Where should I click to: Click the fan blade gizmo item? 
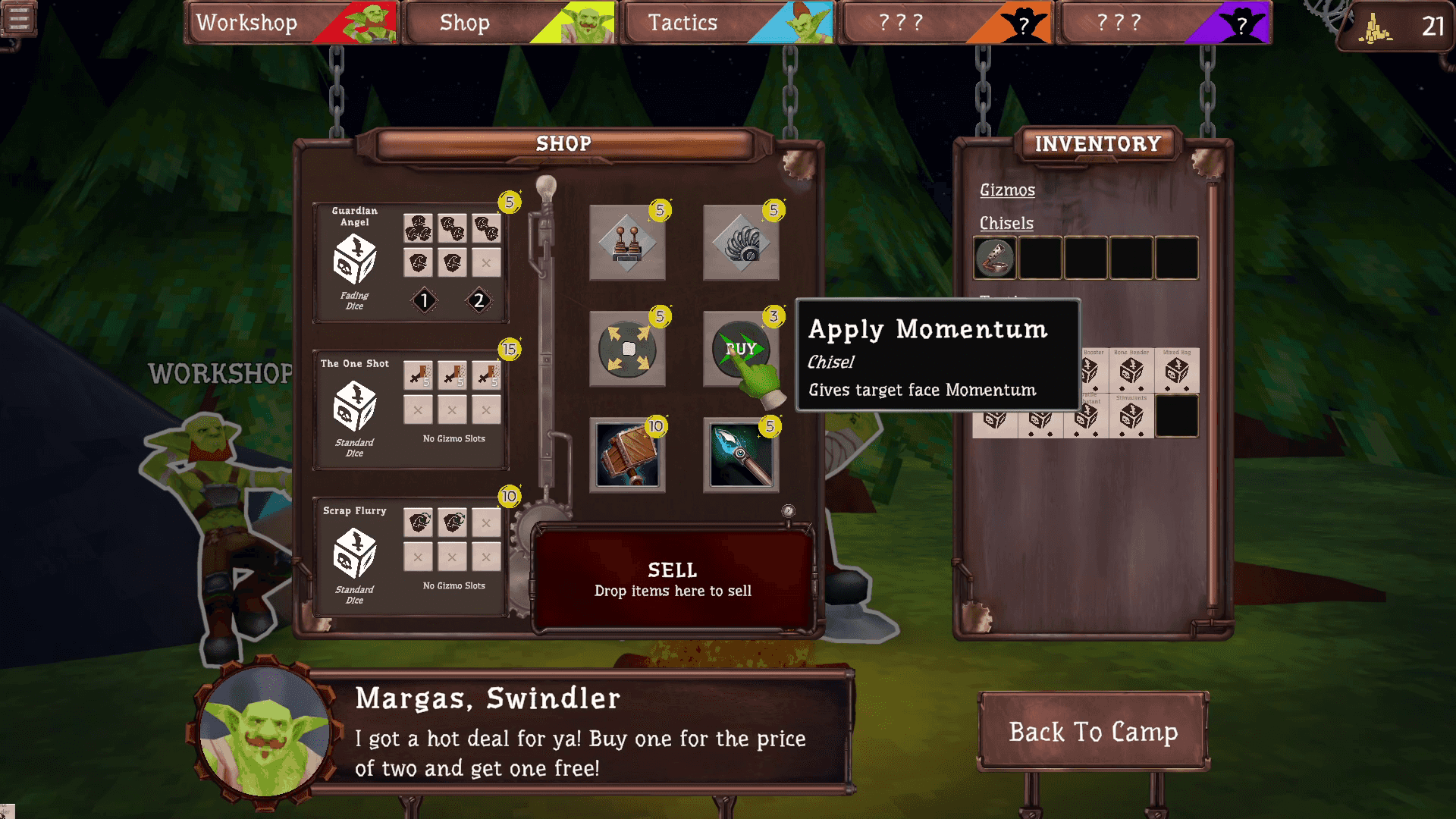tap(741, 244)
